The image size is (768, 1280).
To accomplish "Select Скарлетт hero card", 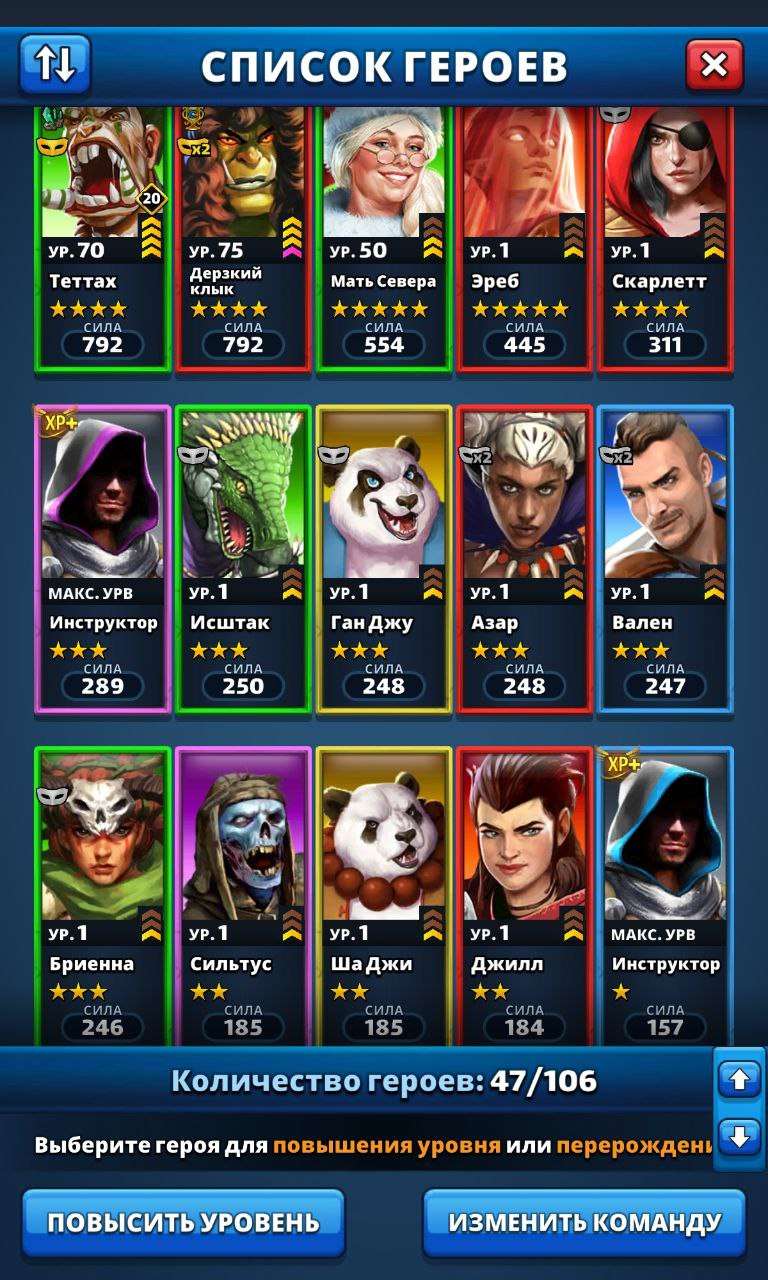I will (665, 240).
